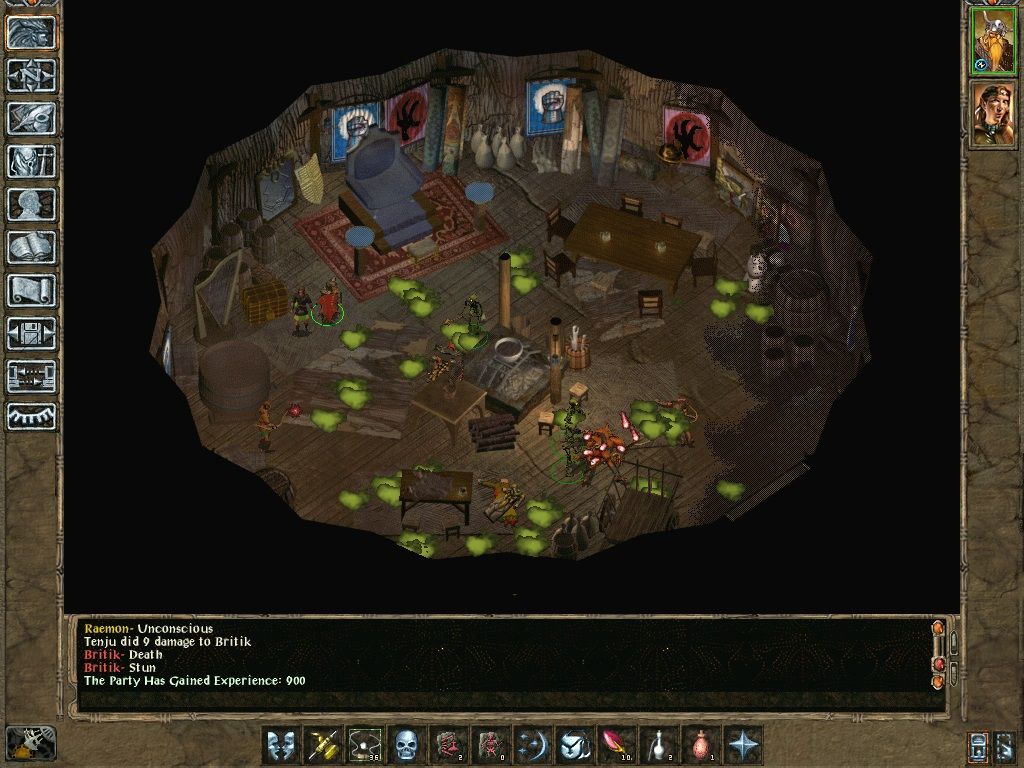Activate the skull ability button

point(405,746)
